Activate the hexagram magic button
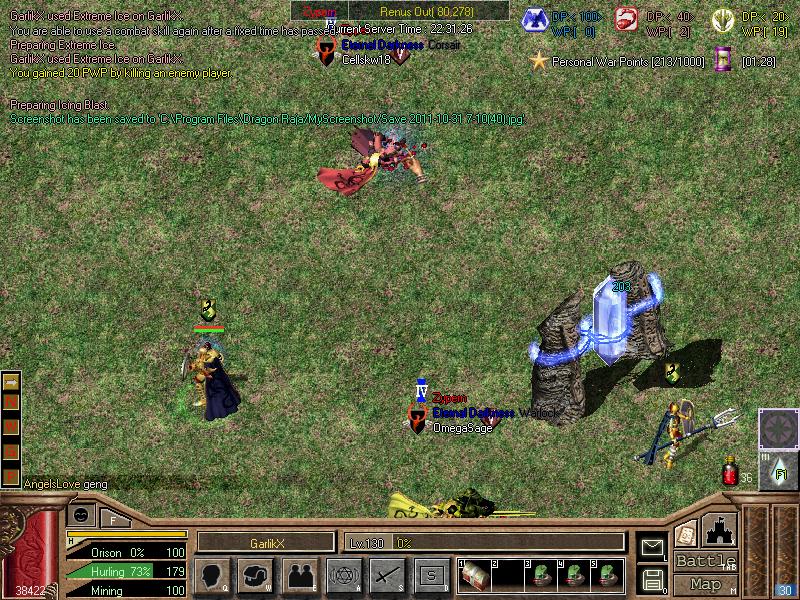This screenshot has height=600, width=800. tap(343, 574)
